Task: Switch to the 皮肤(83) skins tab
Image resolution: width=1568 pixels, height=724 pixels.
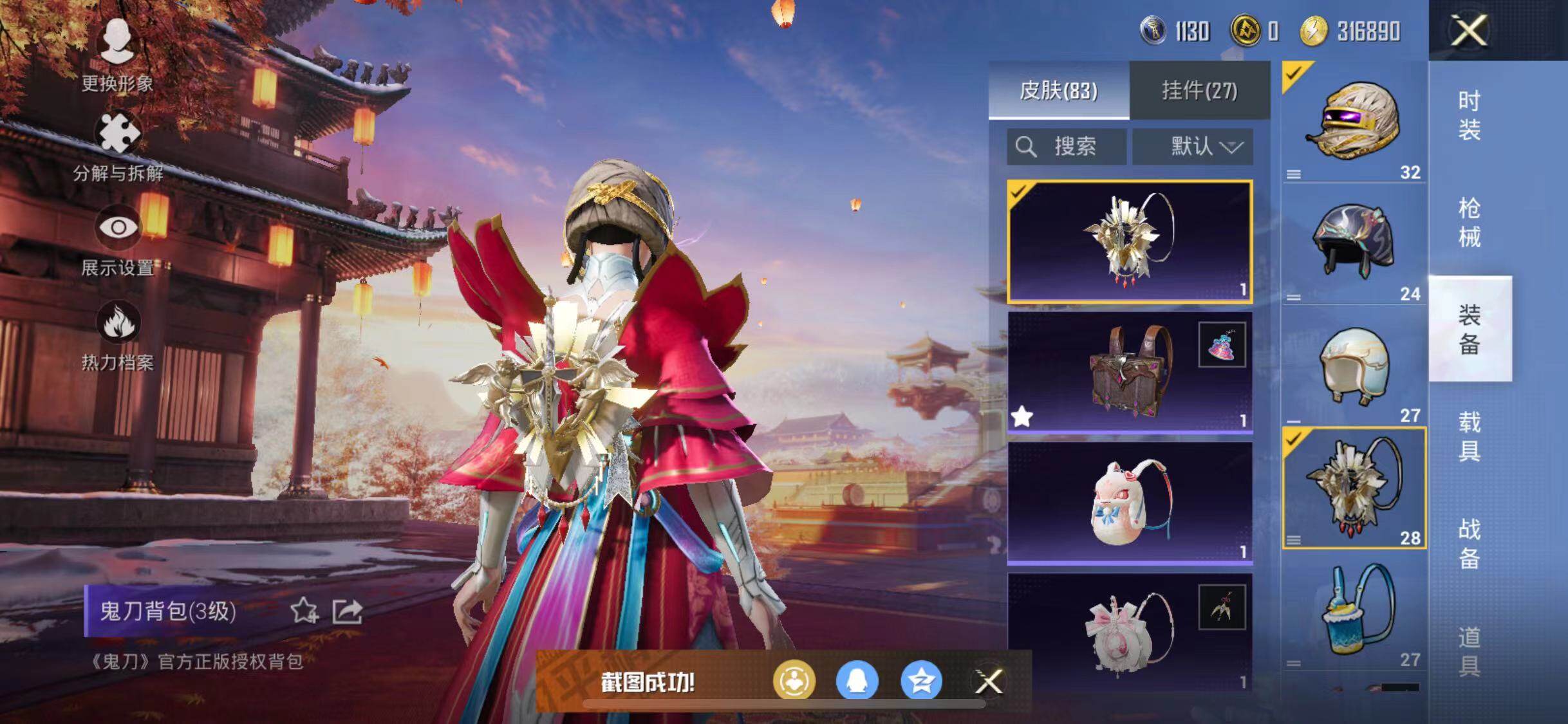Action: pos(1058,90)
